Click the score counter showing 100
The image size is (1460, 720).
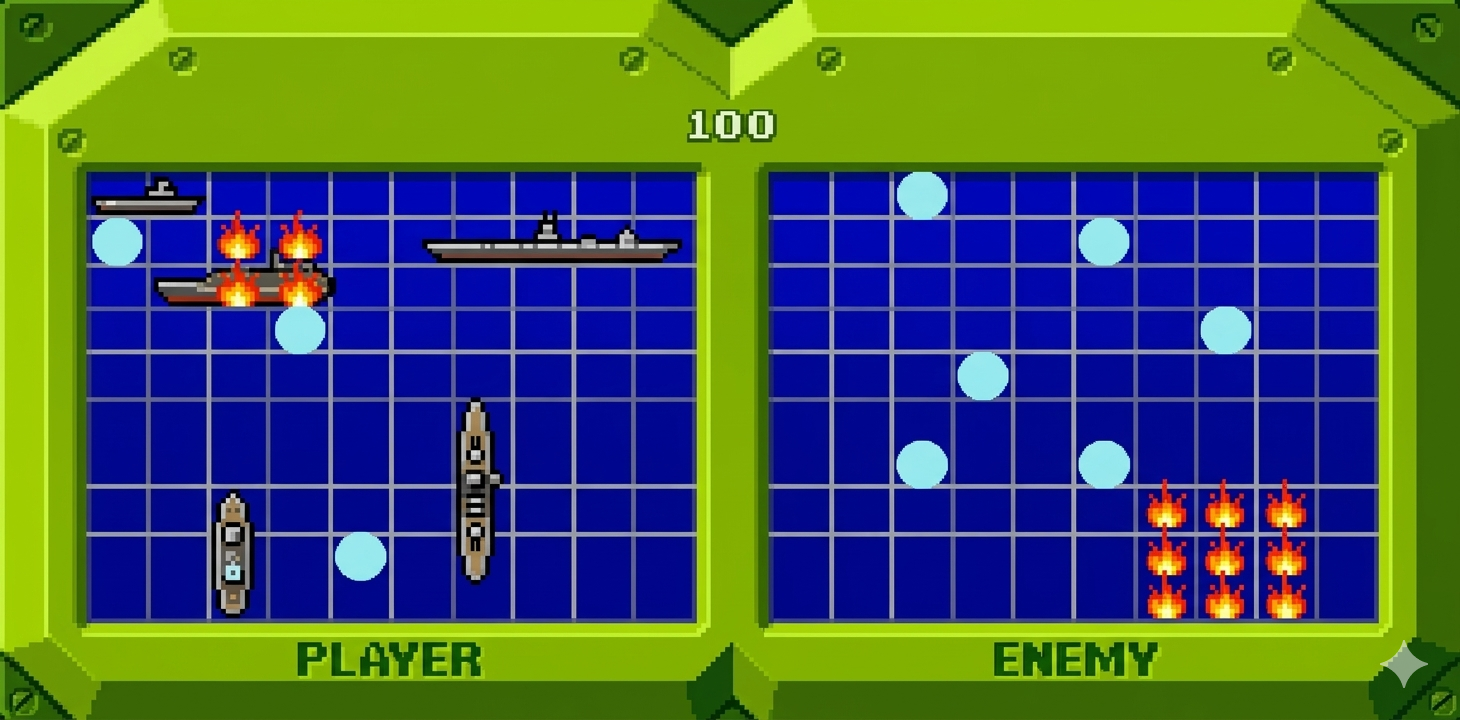pos(729,124)
